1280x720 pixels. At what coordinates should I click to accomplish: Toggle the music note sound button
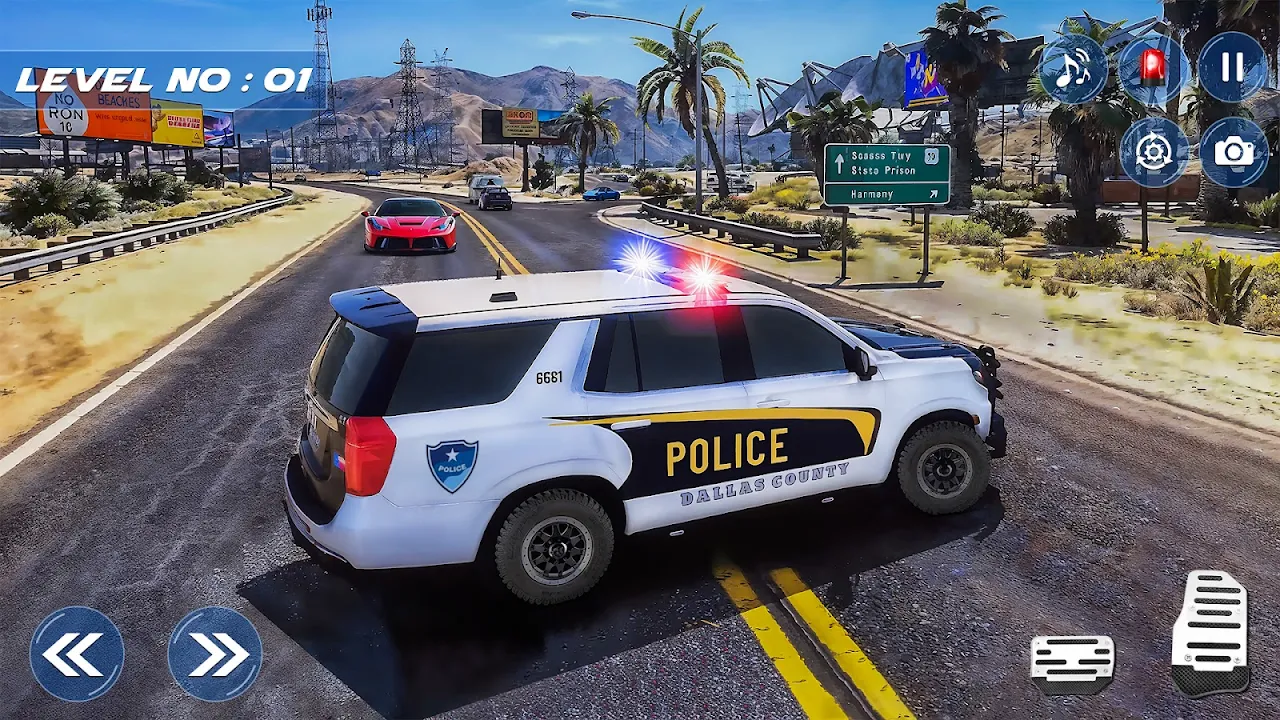(x=1073, y=69)
